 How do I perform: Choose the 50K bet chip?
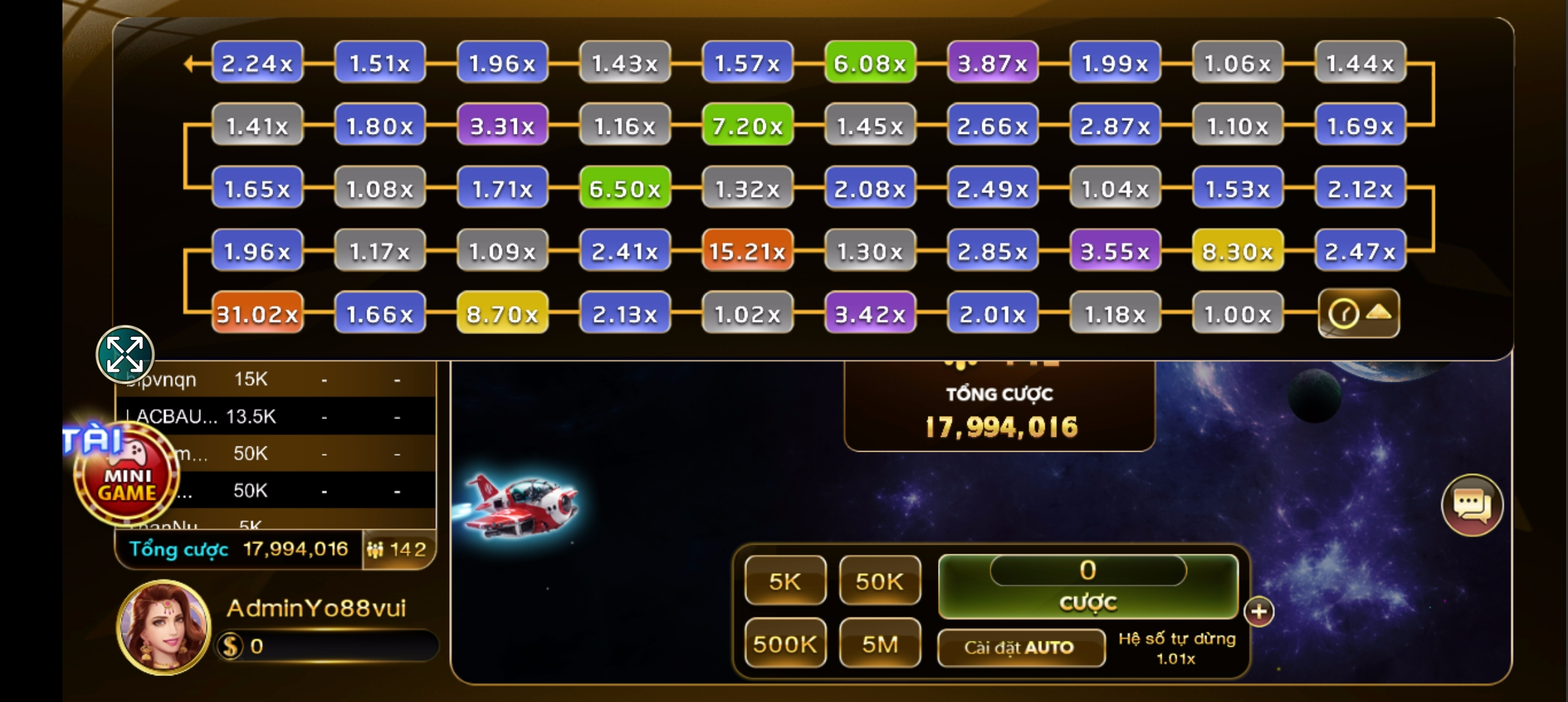coord(880,581)
